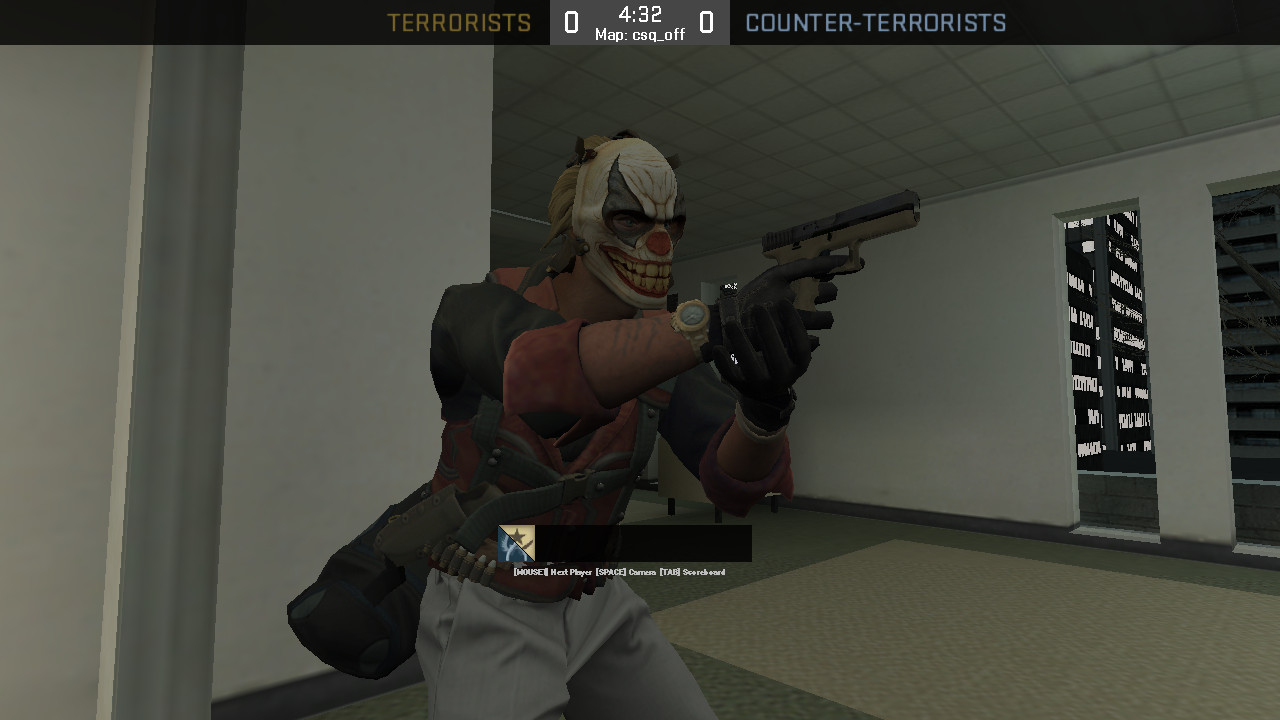The width and height of the screenshot is (1280, 720).
Task: Click the 4:32 round timer
Action: (639, 13)
